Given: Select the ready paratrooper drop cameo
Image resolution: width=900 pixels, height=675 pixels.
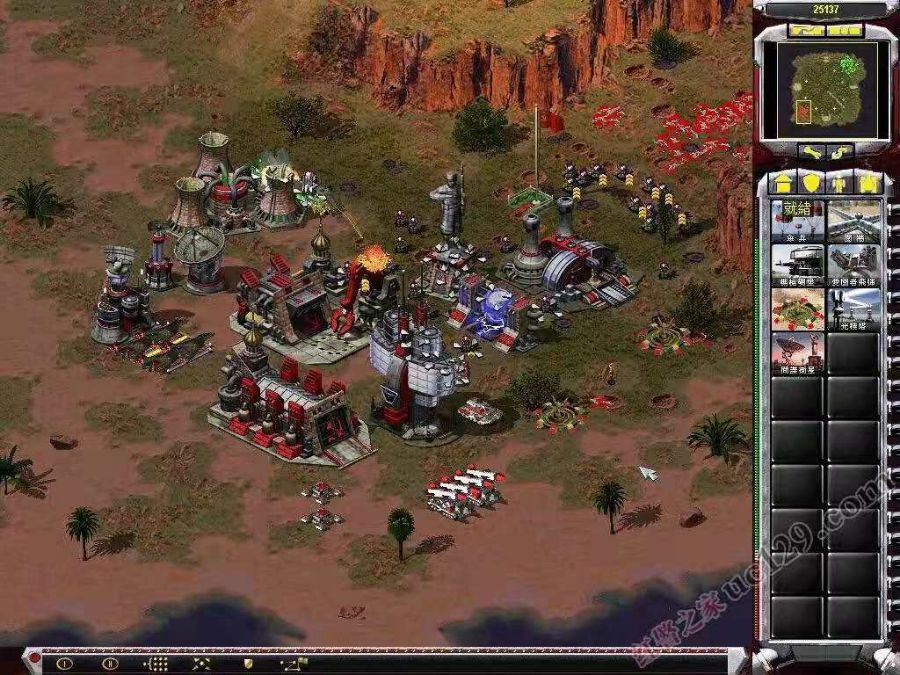Looking at the screenshot, I should (x=797, y=220).
